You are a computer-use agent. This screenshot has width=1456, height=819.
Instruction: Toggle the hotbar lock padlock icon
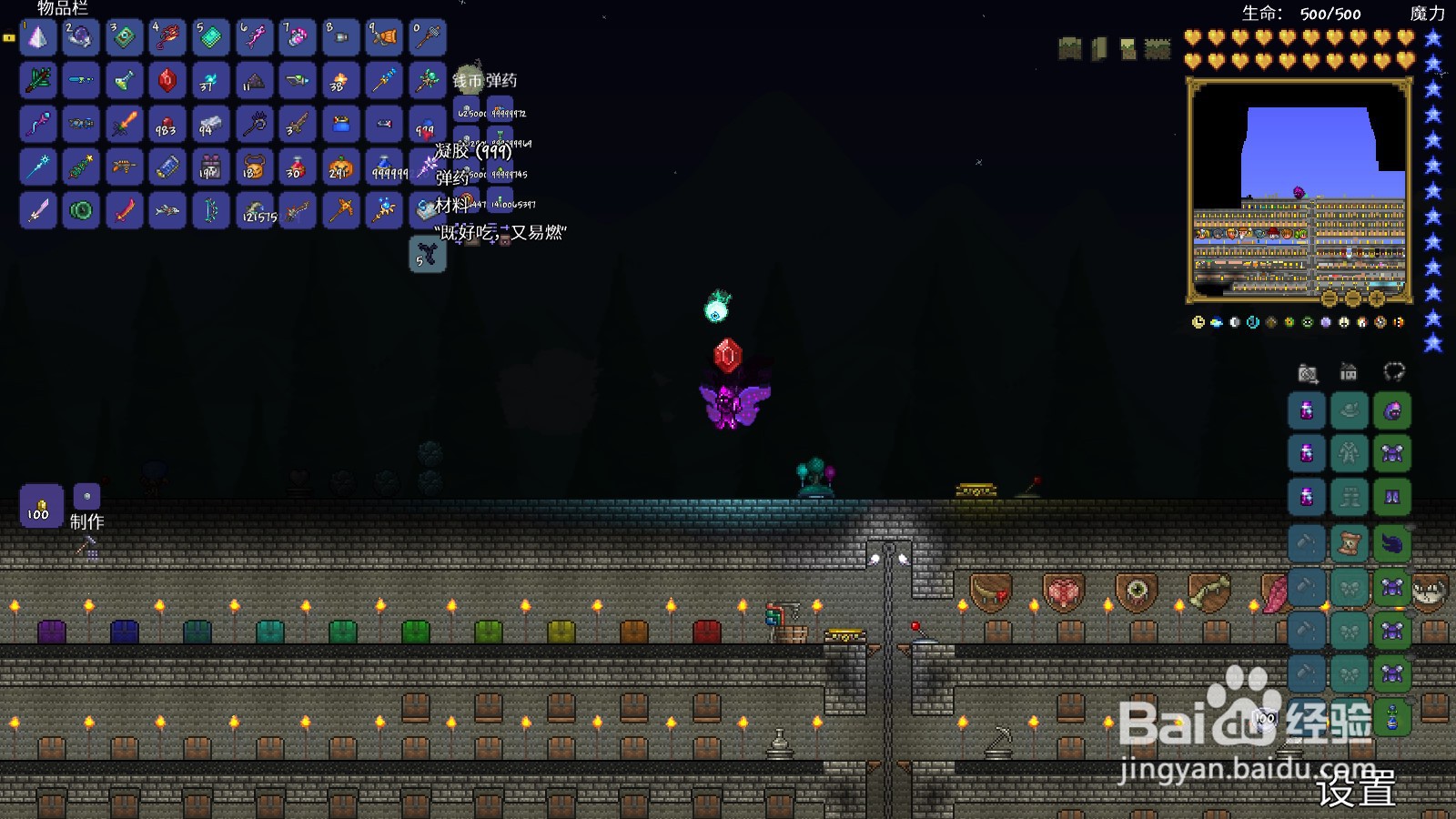9,37
